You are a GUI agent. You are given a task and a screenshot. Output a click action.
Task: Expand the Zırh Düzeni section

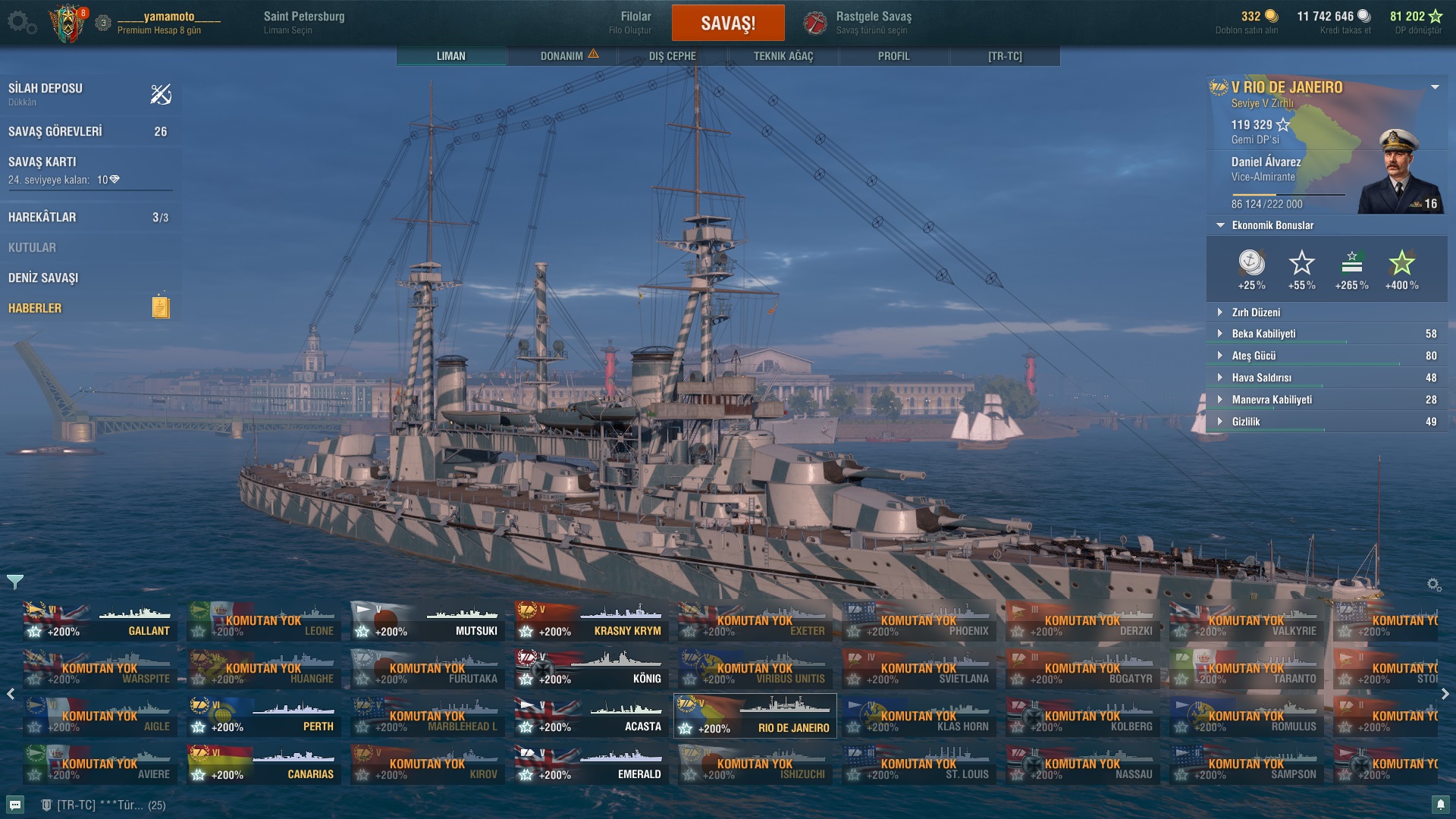pos(1255,312)
